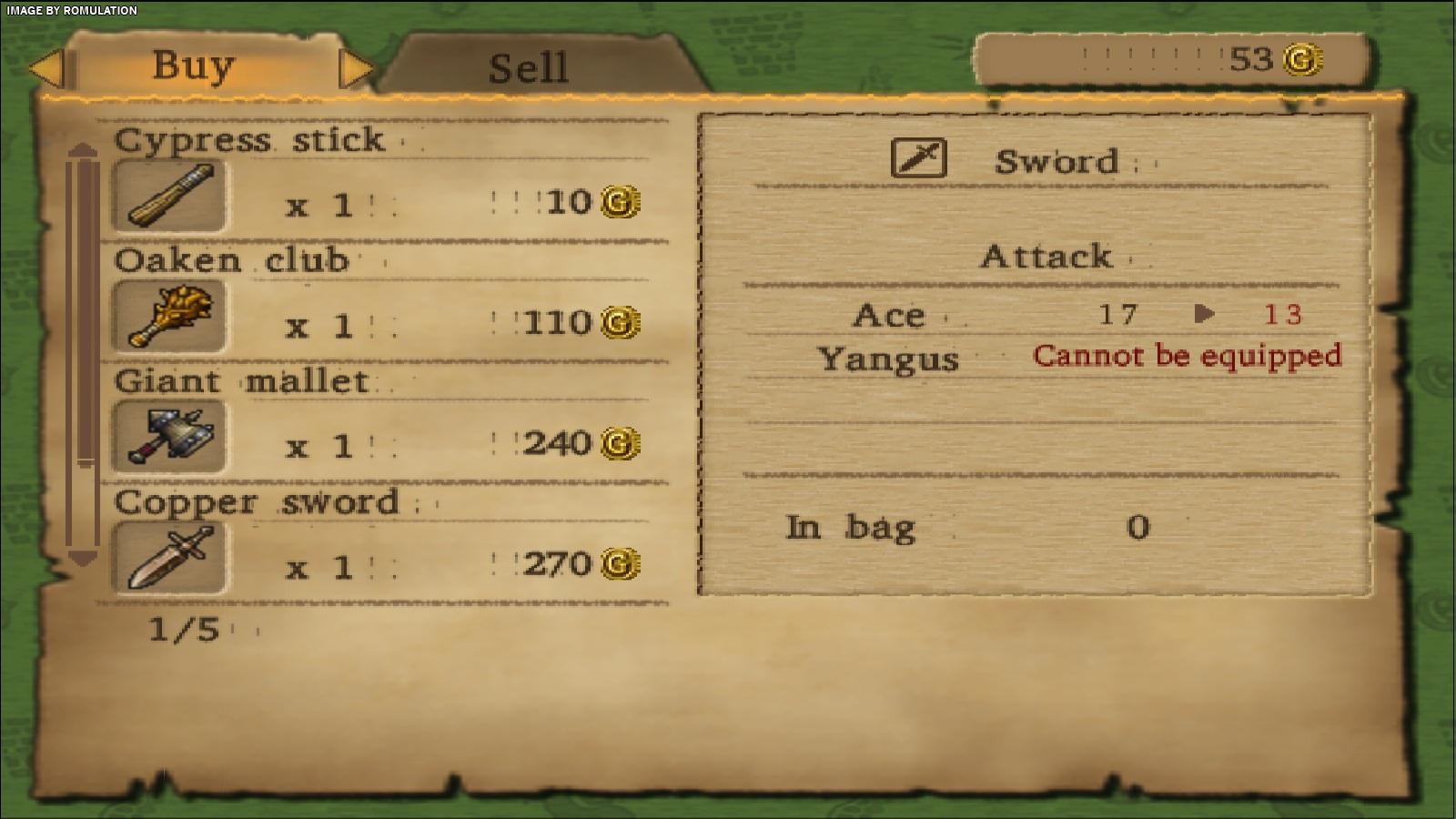Select the Buy tab
1456x819 pixels.
point(193,66)
